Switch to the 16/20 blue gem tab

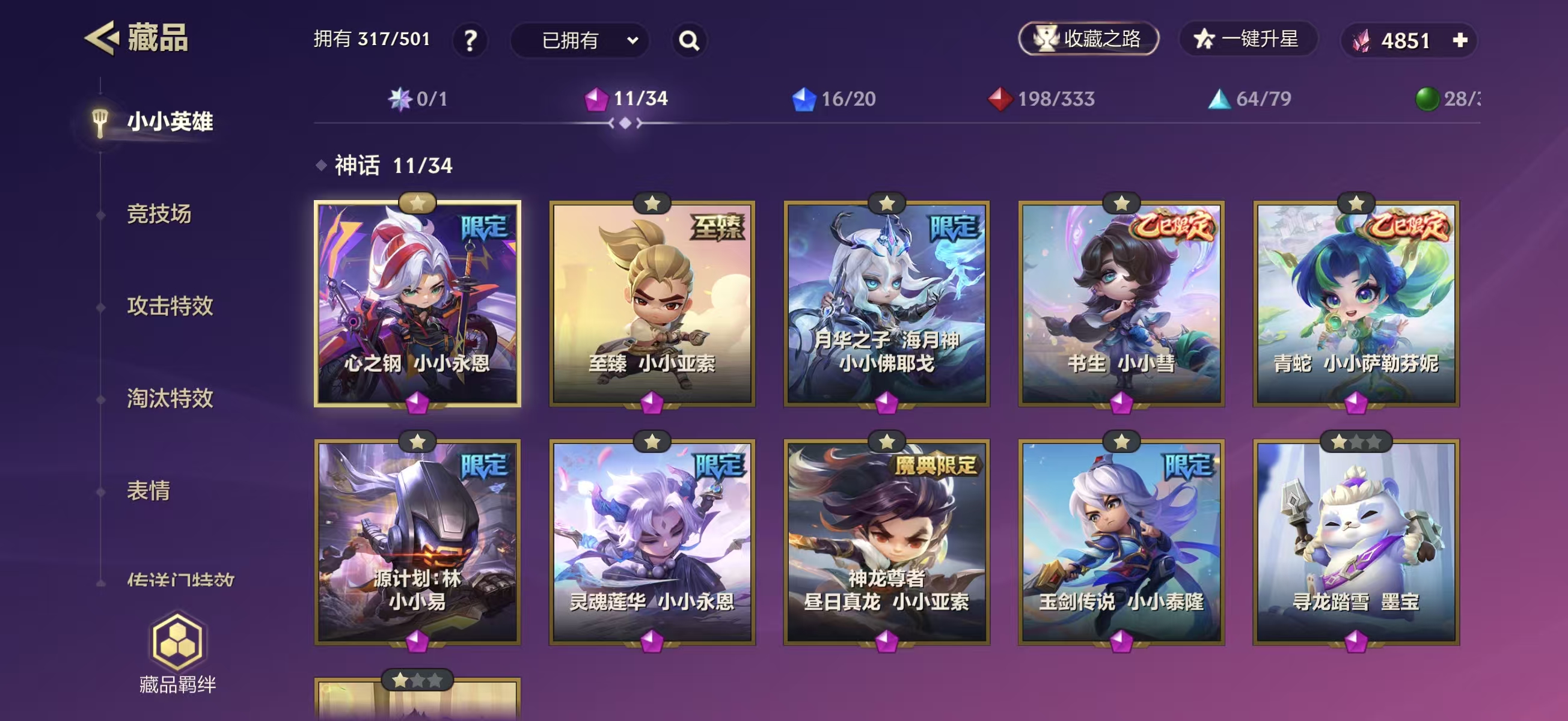(833, 99)
